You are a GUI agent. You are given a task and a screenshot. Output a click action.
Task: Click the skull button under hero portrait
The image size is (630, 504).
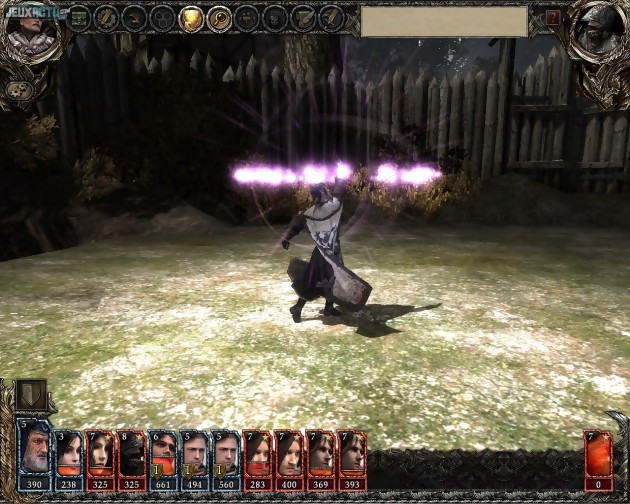[17, 89]
